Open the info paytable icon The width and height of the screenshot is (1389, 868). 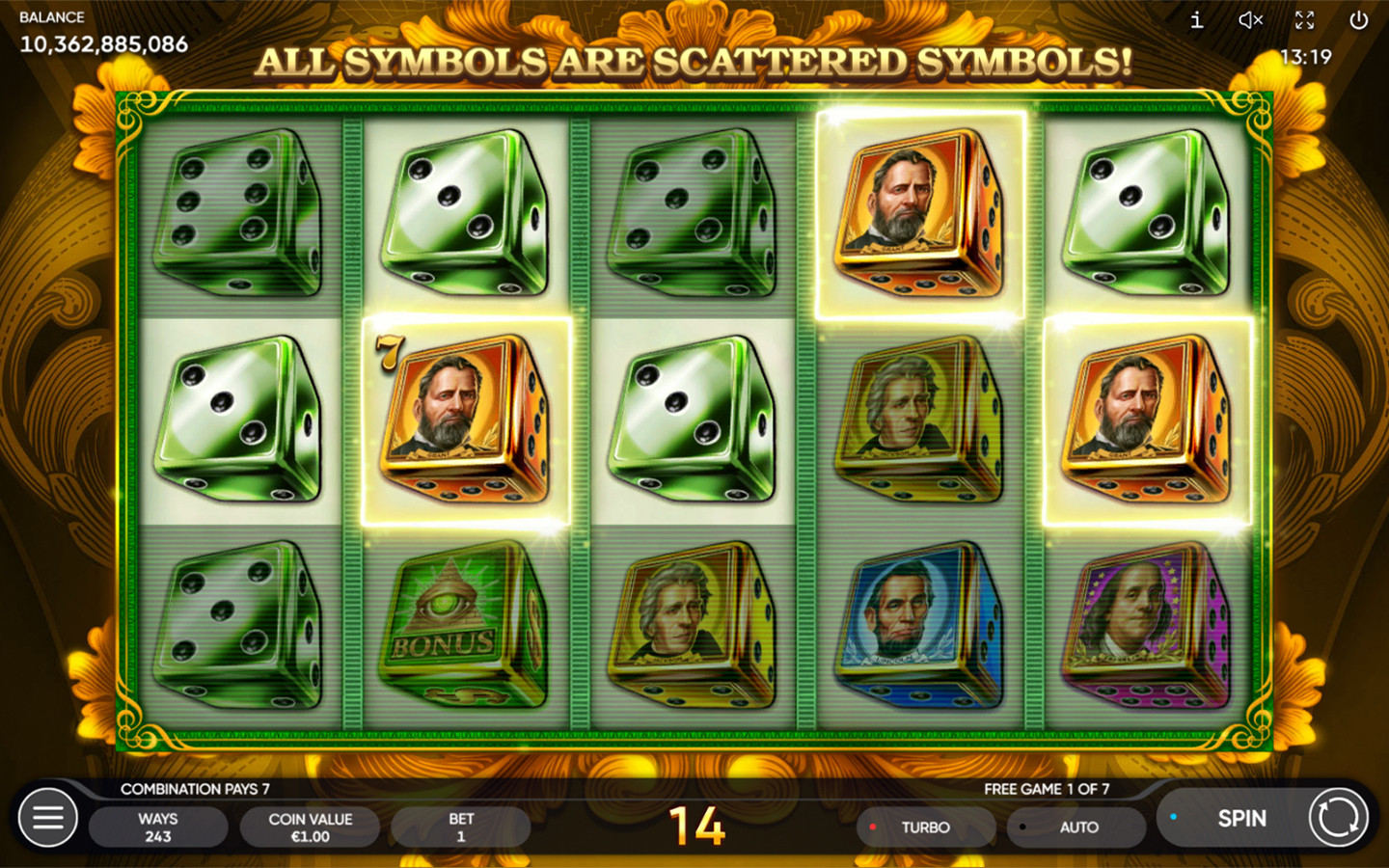point(1196,20)
